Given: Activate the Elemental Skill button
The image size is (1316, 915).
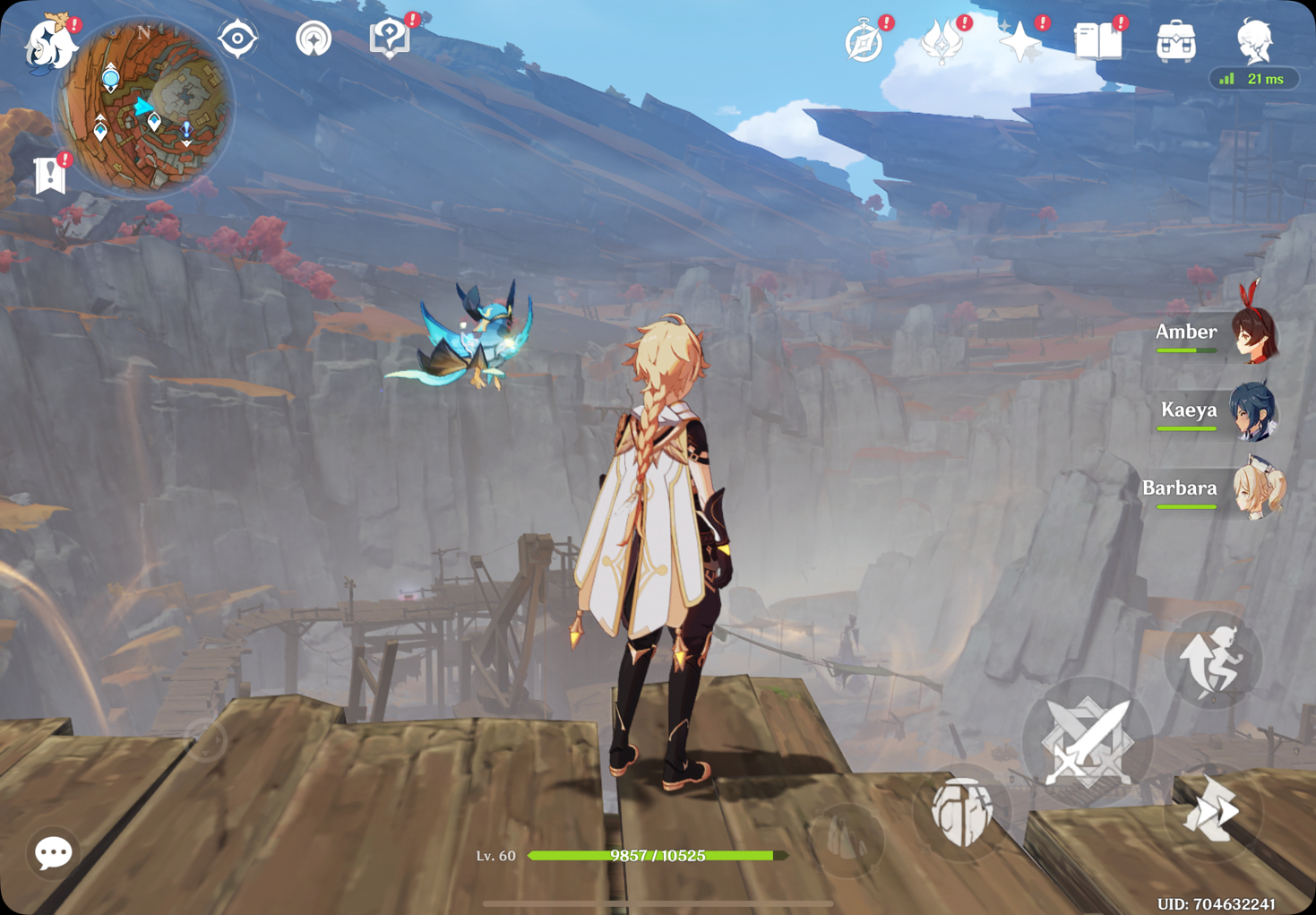Looking at the screenshot, I should pos(963,811).
